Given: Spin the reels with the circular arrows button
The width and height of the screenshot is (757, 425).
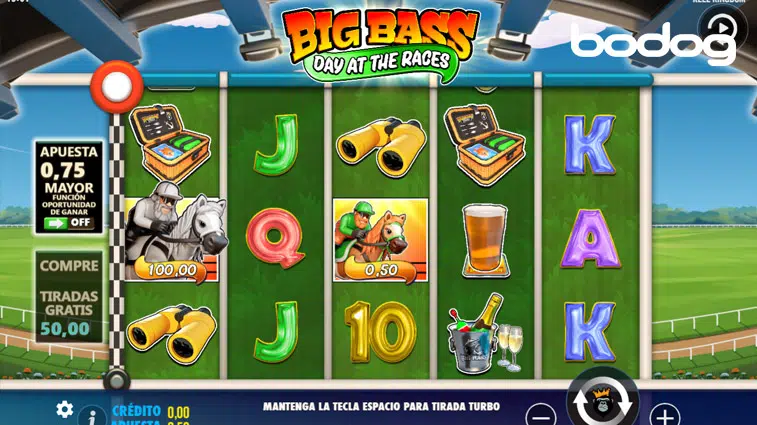Looking at the screenshot, I should point(603,402).
